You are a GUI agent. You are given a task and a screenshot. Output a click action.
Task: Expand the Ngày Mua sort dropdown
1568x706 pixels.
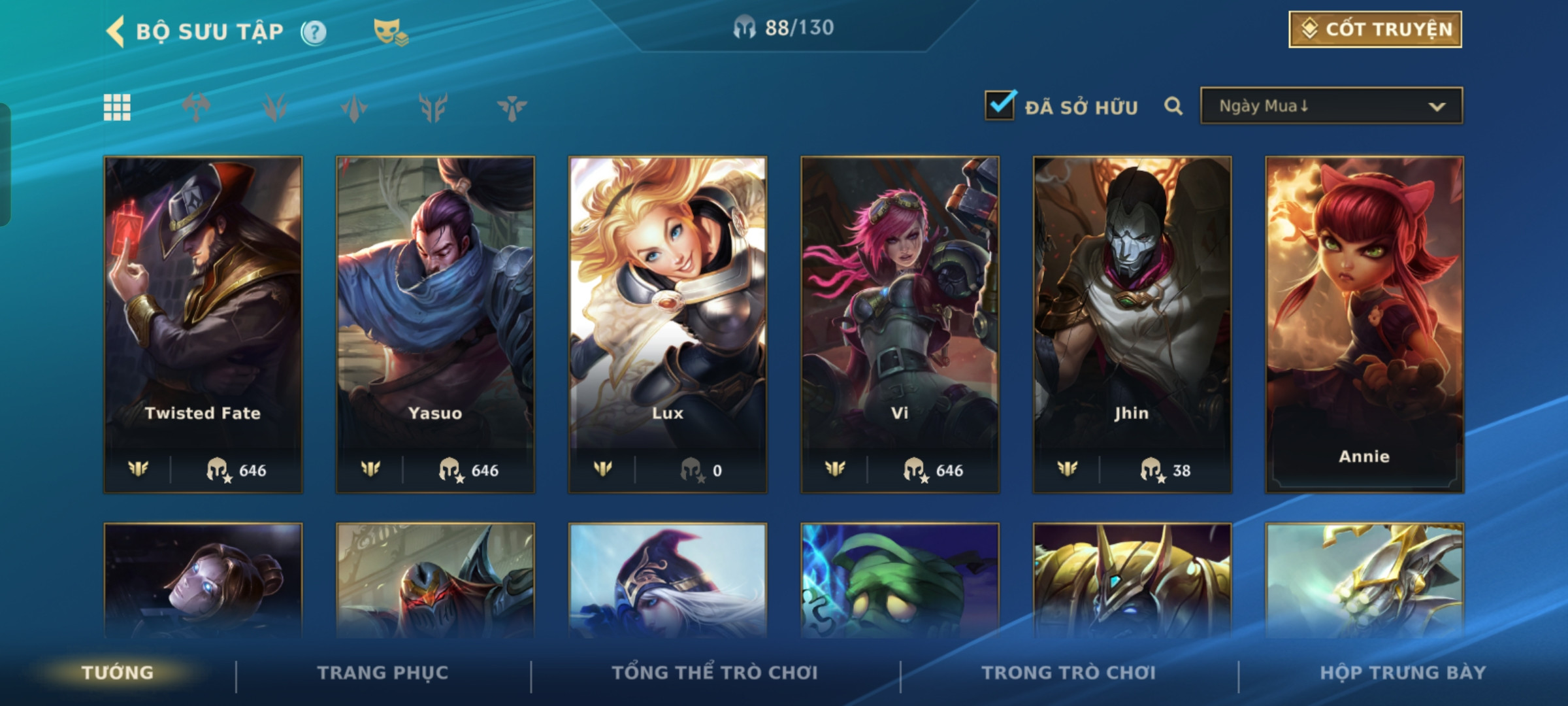[x=1331, y=106]
